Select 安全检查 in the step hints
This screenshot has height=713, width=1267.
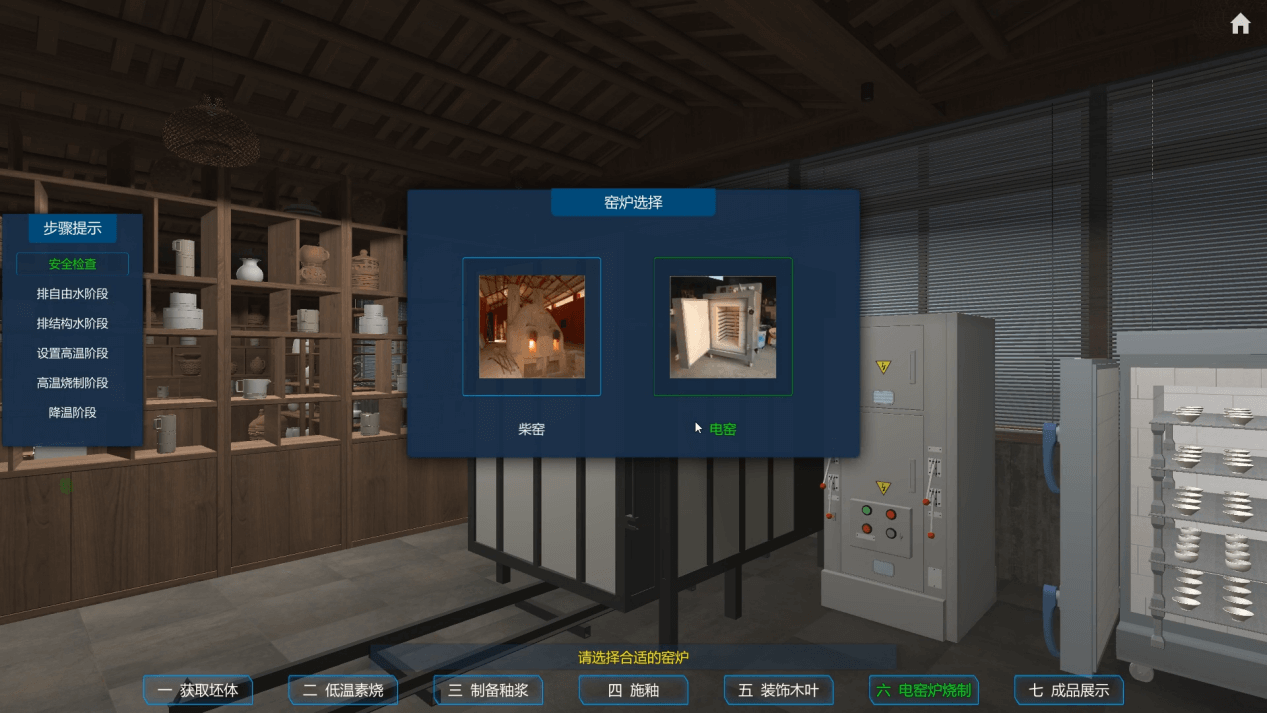pos(72,264)
